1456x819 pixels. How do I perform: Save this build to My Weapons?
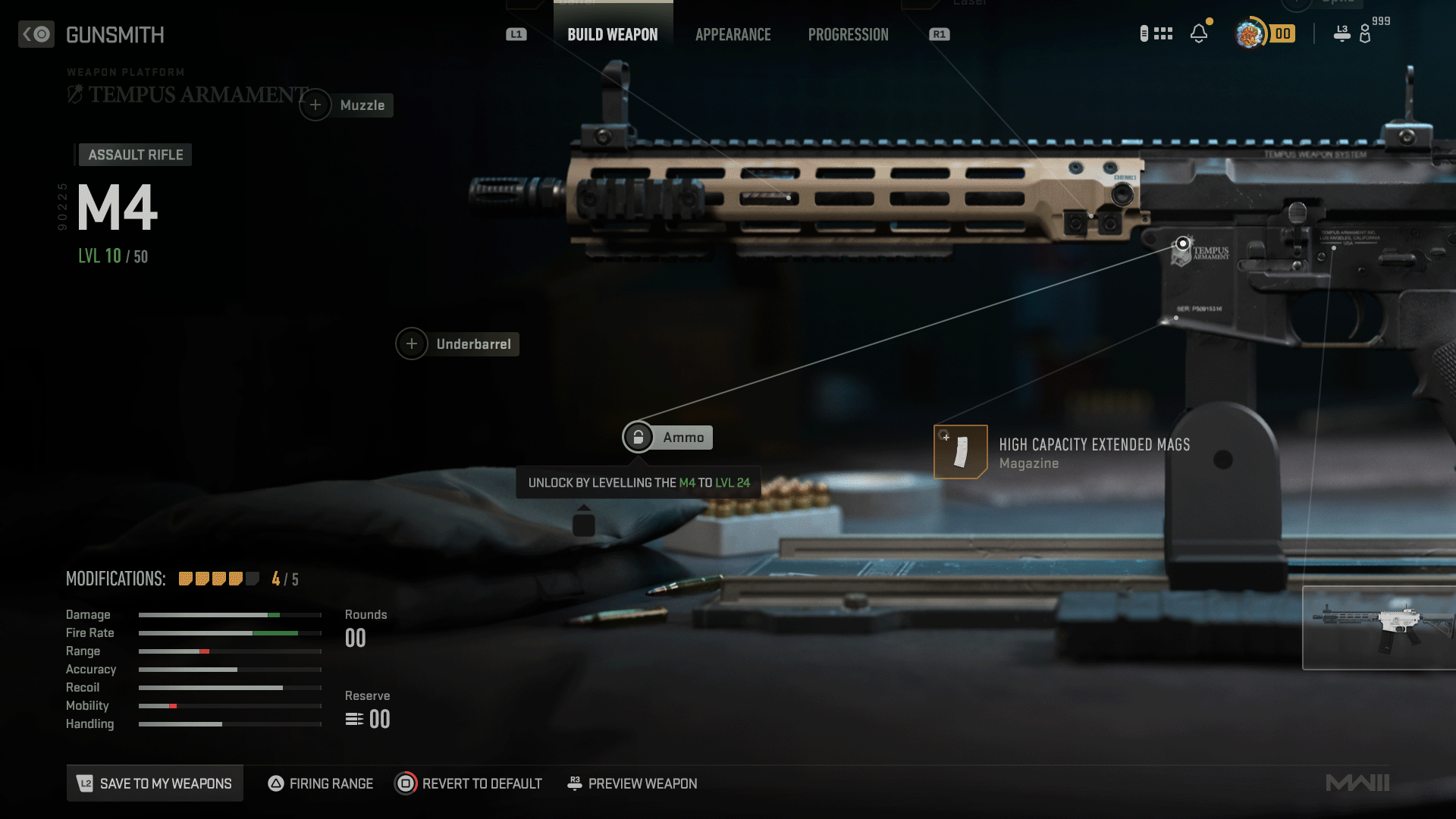coord(155,783)
